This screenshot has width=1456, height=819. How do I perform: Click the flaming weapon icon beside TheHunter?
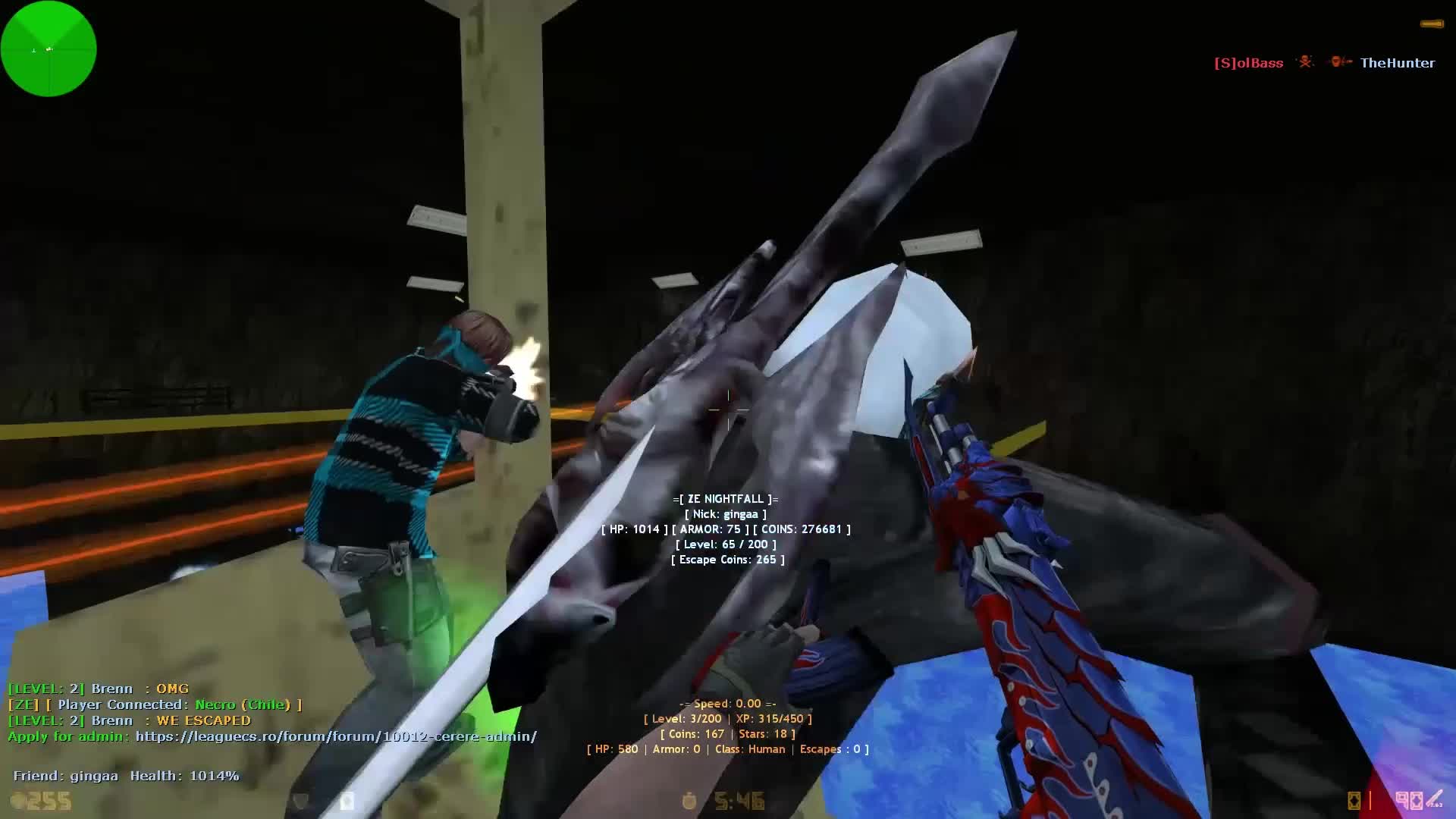[1339, 62]
